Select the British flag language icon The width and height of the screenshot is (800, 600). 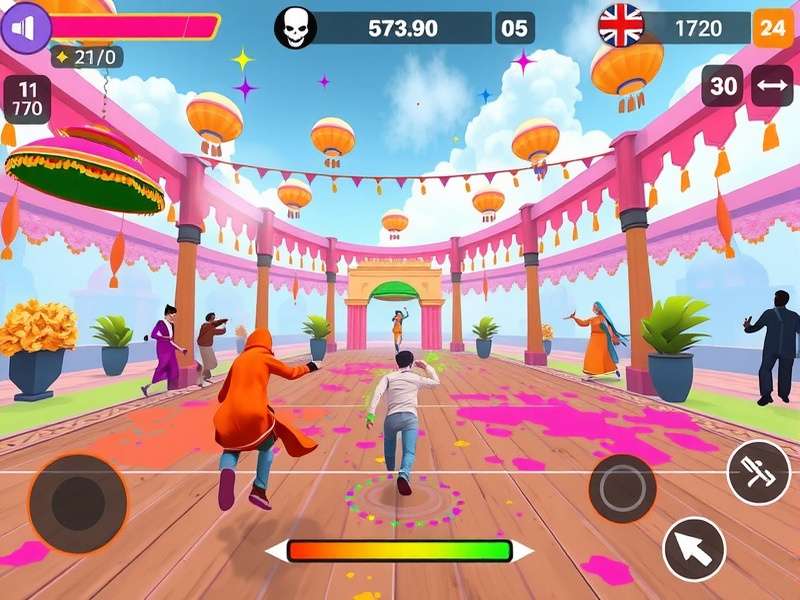click(620, 27)
